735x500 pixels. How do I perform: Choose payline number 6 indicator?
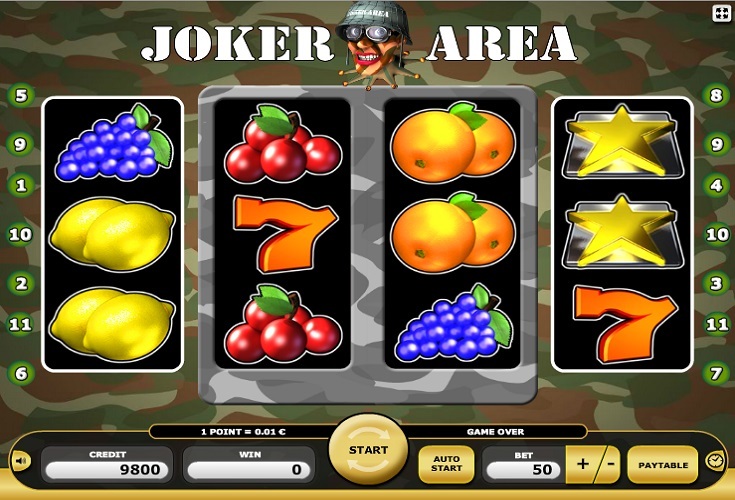[x=20, y=373]
